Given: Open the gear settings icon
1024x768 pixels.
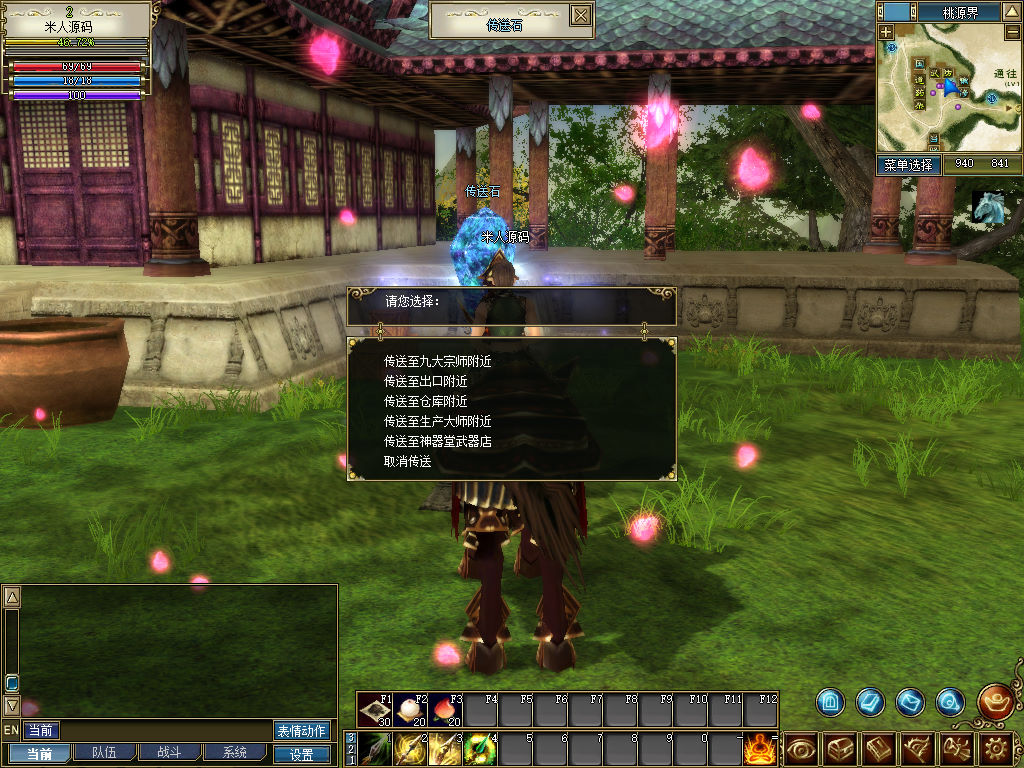Looking at the screenshot, I should (x=995, y=748).
